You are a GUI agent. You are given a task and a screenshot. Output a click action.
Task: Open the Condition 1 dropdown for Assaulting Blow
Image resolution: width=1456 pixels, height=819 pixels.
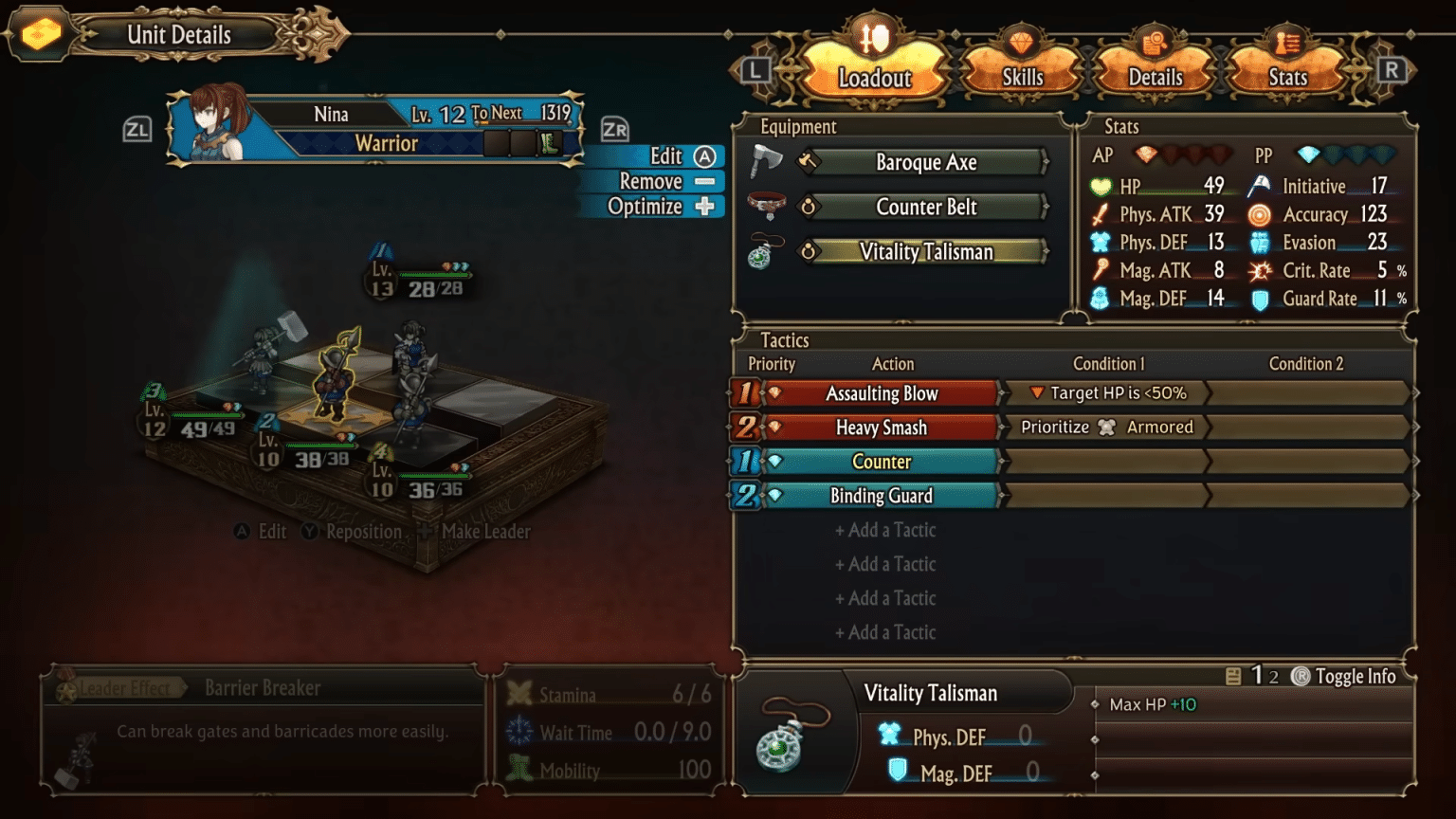pyautogui.click(x=1104, y=392)
